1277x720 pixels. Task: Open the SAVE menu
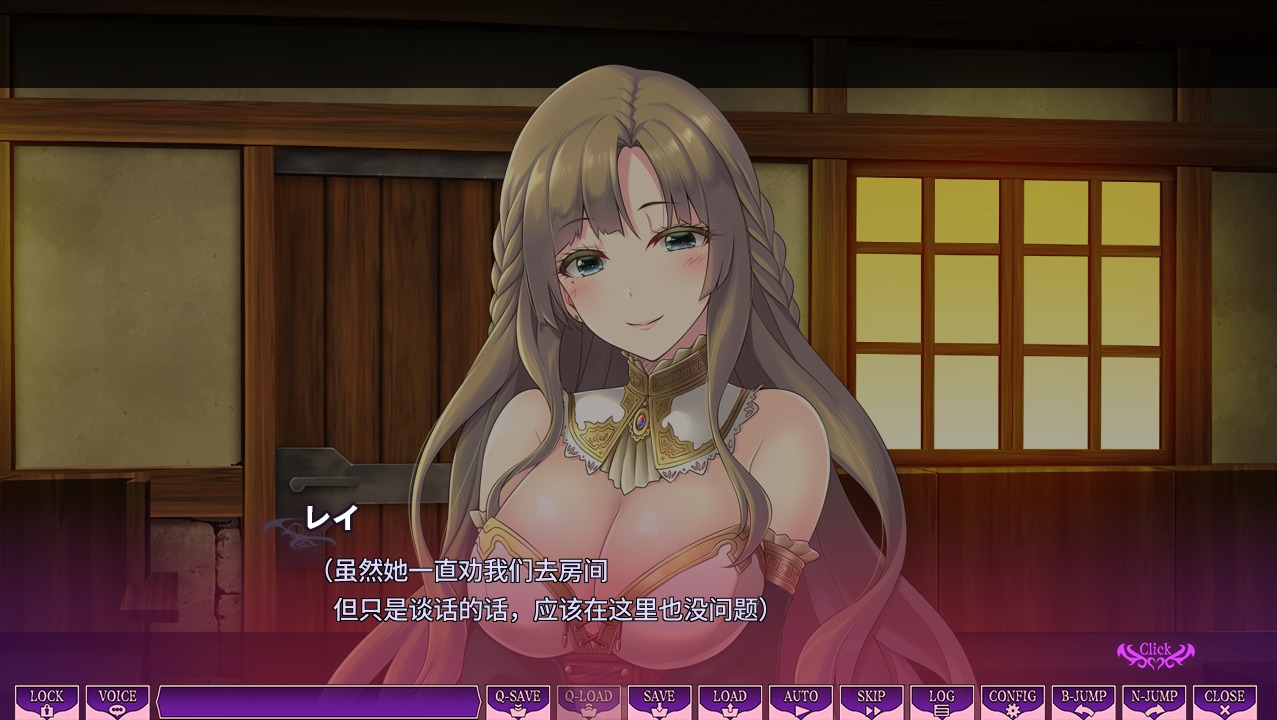coord(659,702)
